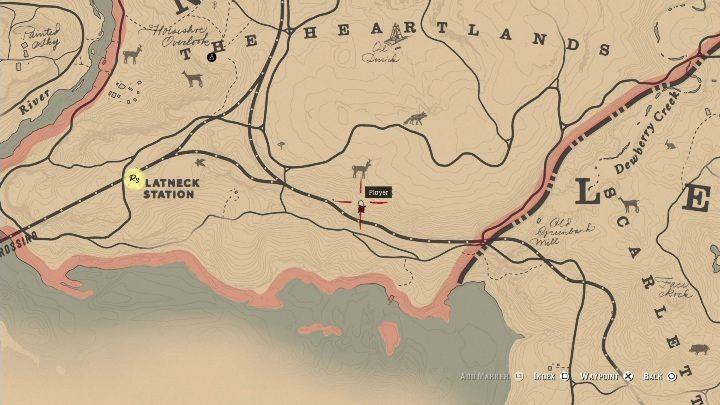Select the bird icon northeast of Flatneck Station
This screenshot has height=405, width=720.
200,161
